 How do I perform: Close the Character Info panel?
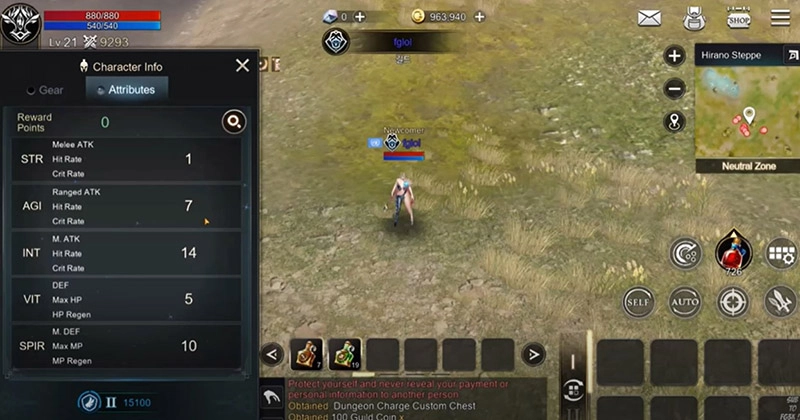coord(242,66)
